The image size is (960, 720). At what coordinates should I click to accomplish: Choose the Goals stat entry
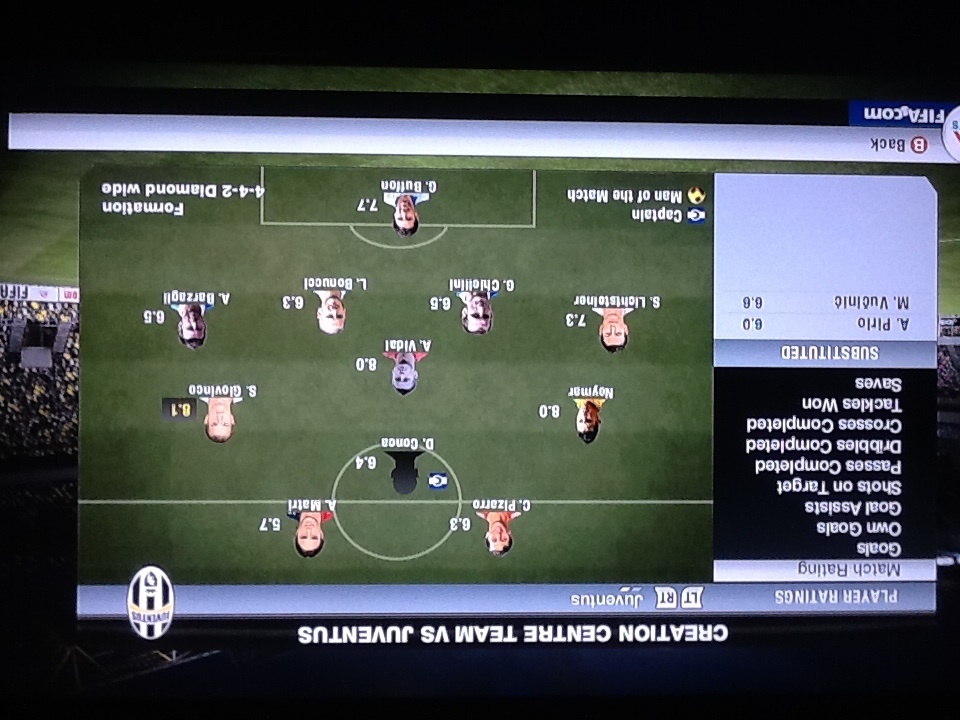click(879, 549)
